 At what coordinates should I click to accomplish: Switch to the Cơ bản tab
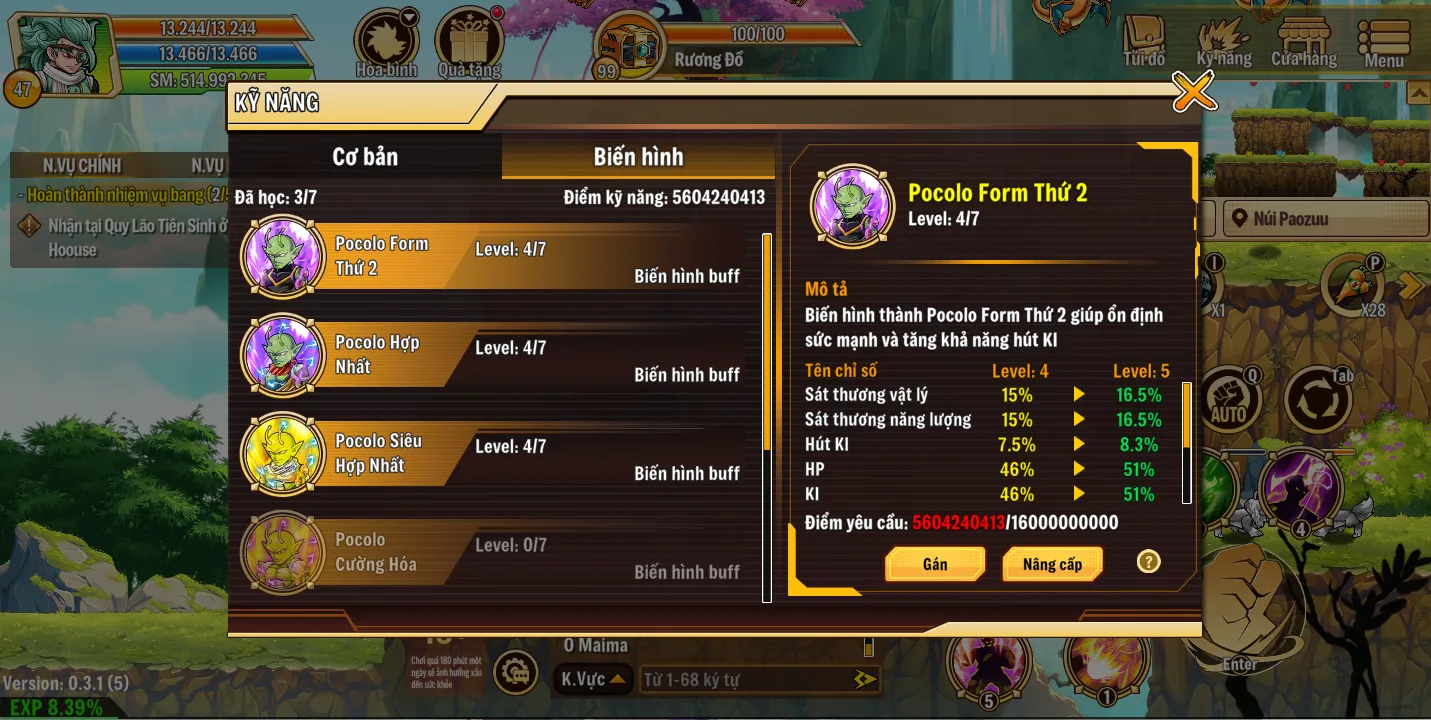click(x=365, y=157)
